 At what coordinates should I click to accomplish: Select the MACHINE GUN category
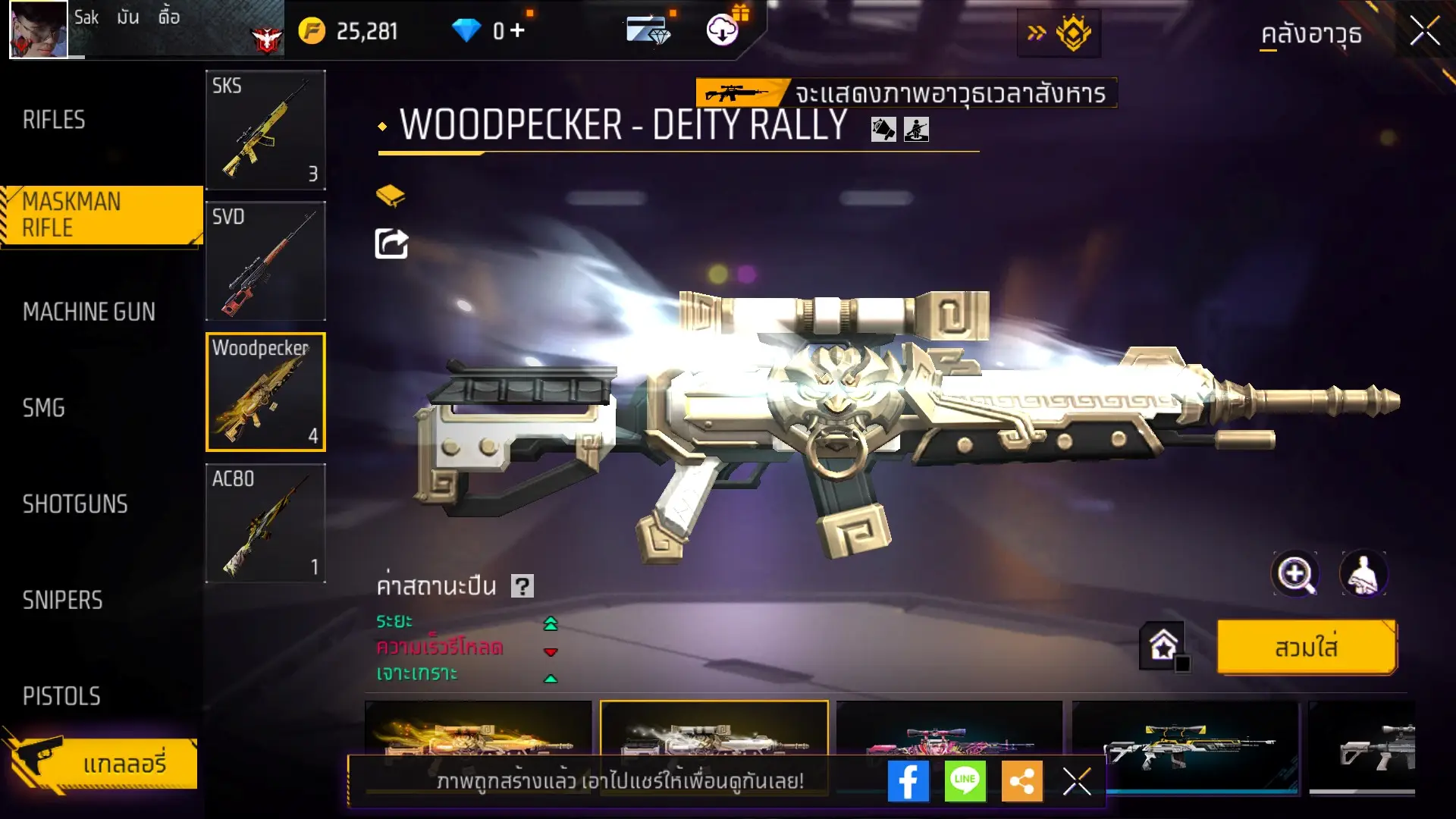(89, 312)
